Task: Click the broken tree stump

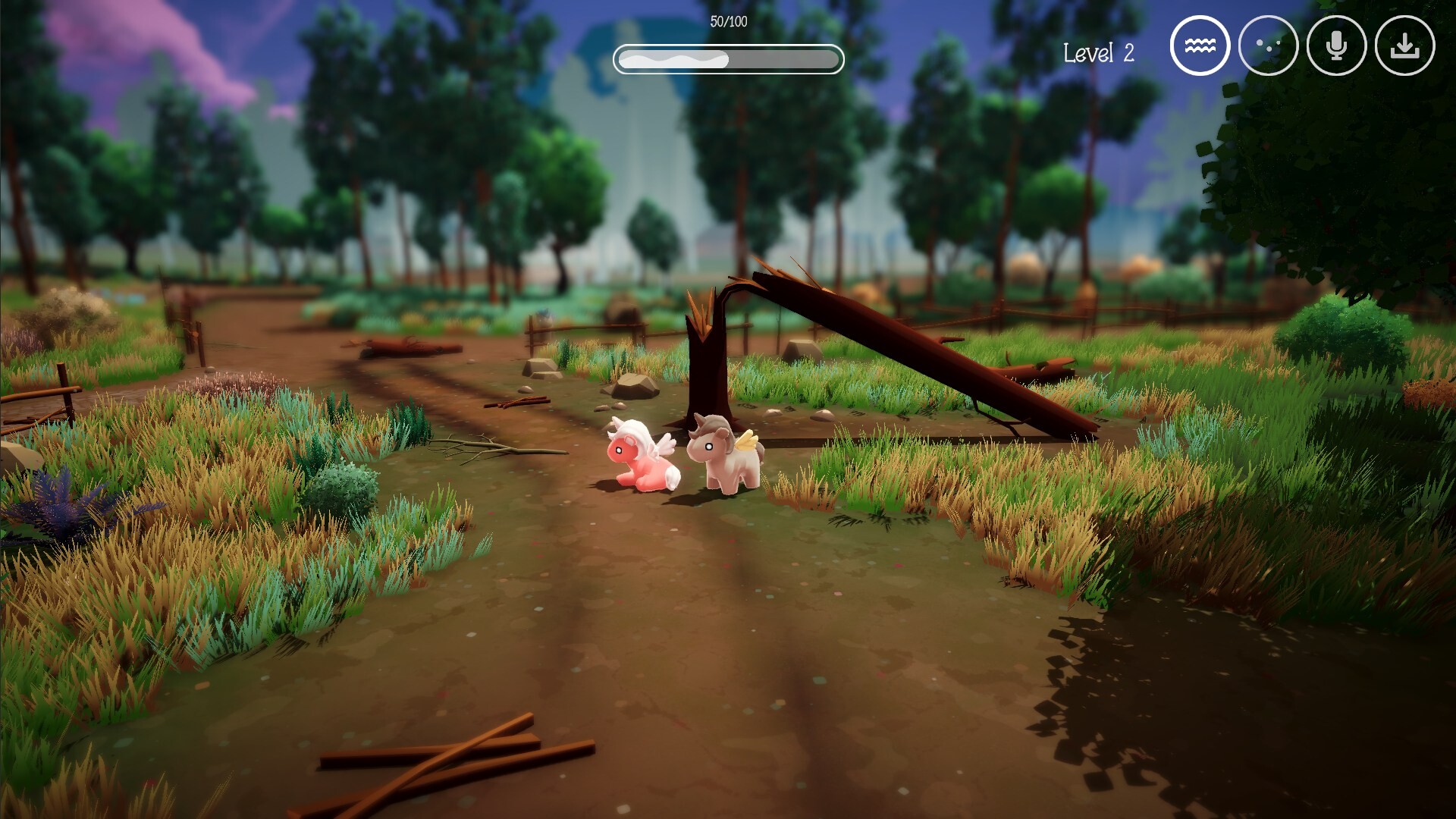Action: 705,364
